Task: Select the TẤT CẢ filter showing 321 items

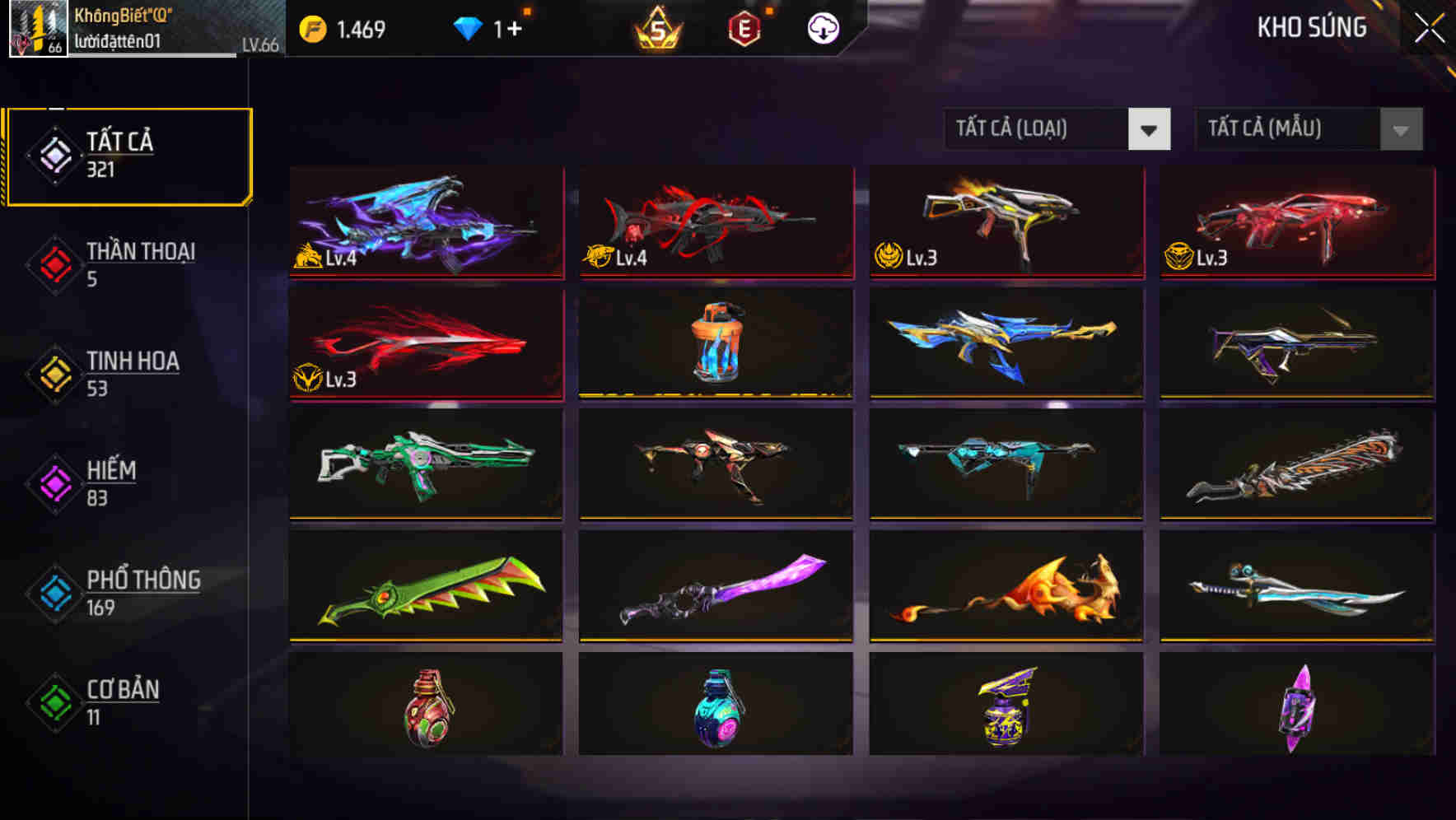Action: (x=128, y=153)
